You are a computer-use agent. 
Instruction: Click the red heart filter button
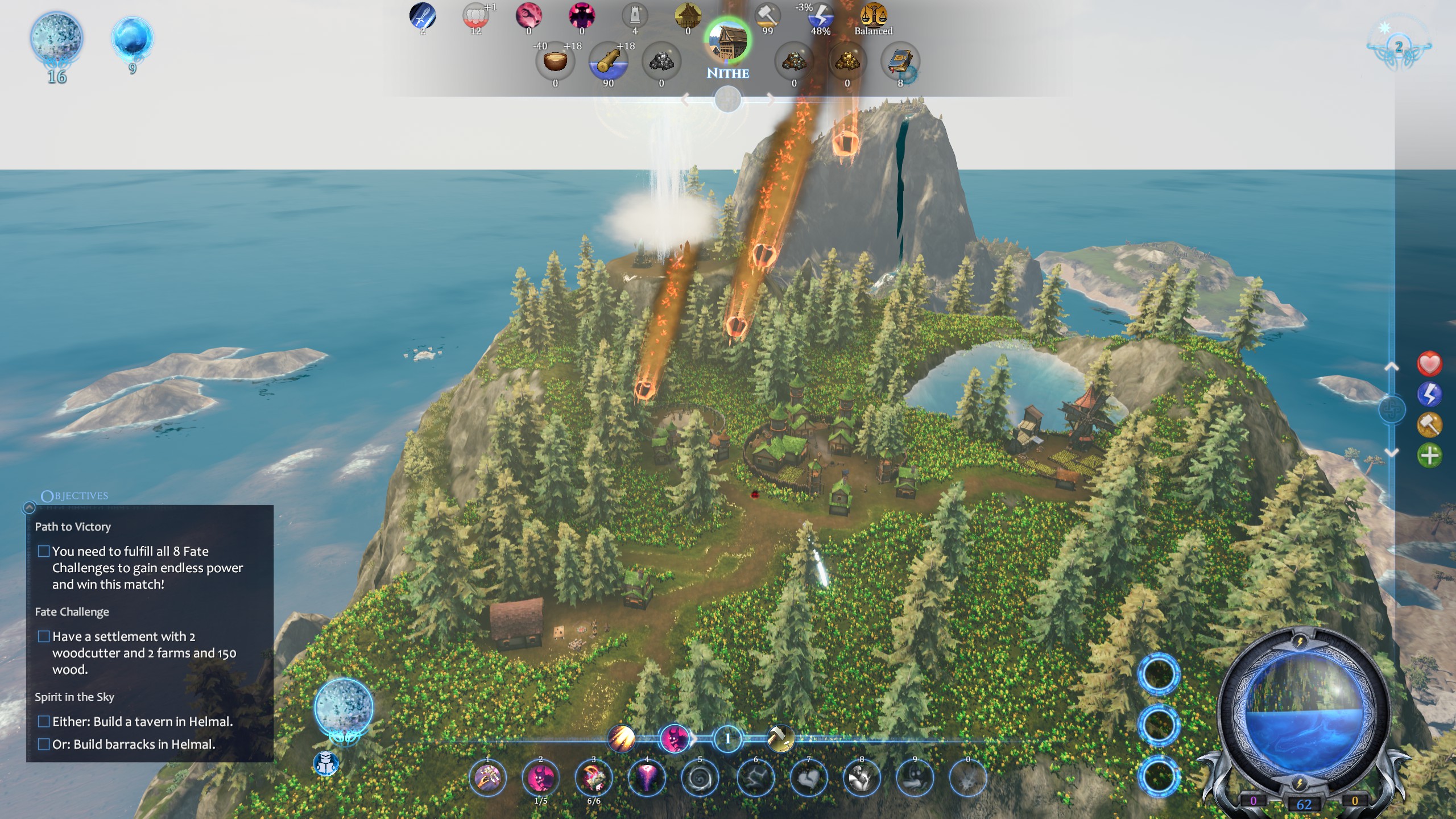point(1429,364)
